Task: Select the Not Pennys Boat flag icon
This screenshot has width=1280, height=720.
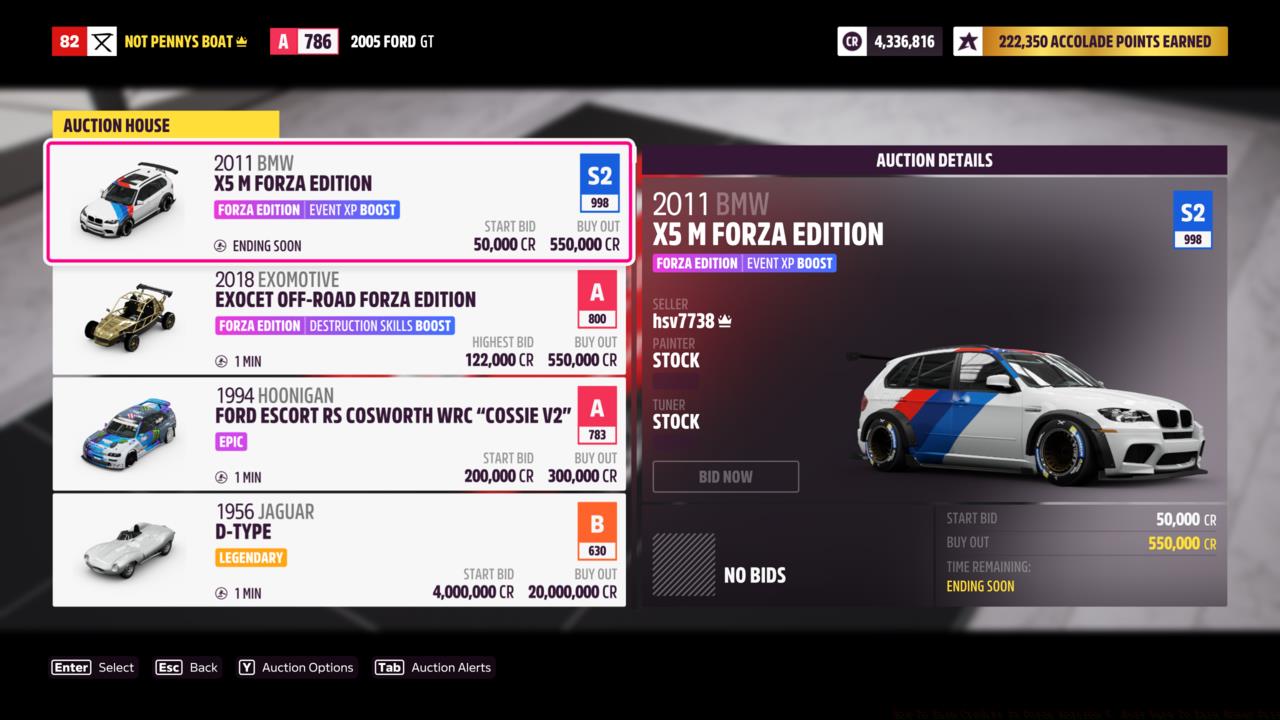Action: pos(102,40)
